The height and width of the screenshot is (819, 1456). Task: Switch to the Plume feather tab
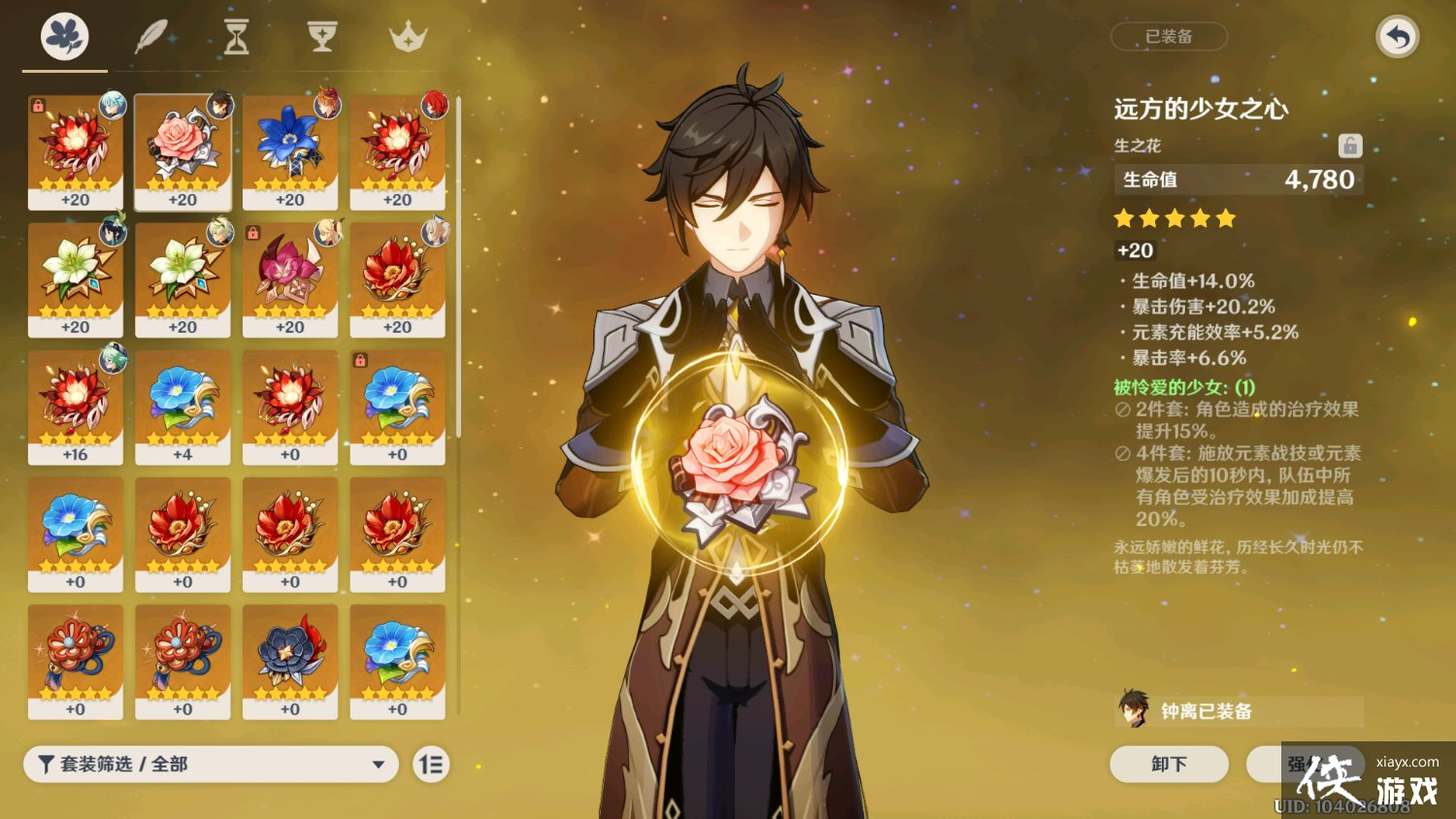pyautogui.click(x=152, y=36)
